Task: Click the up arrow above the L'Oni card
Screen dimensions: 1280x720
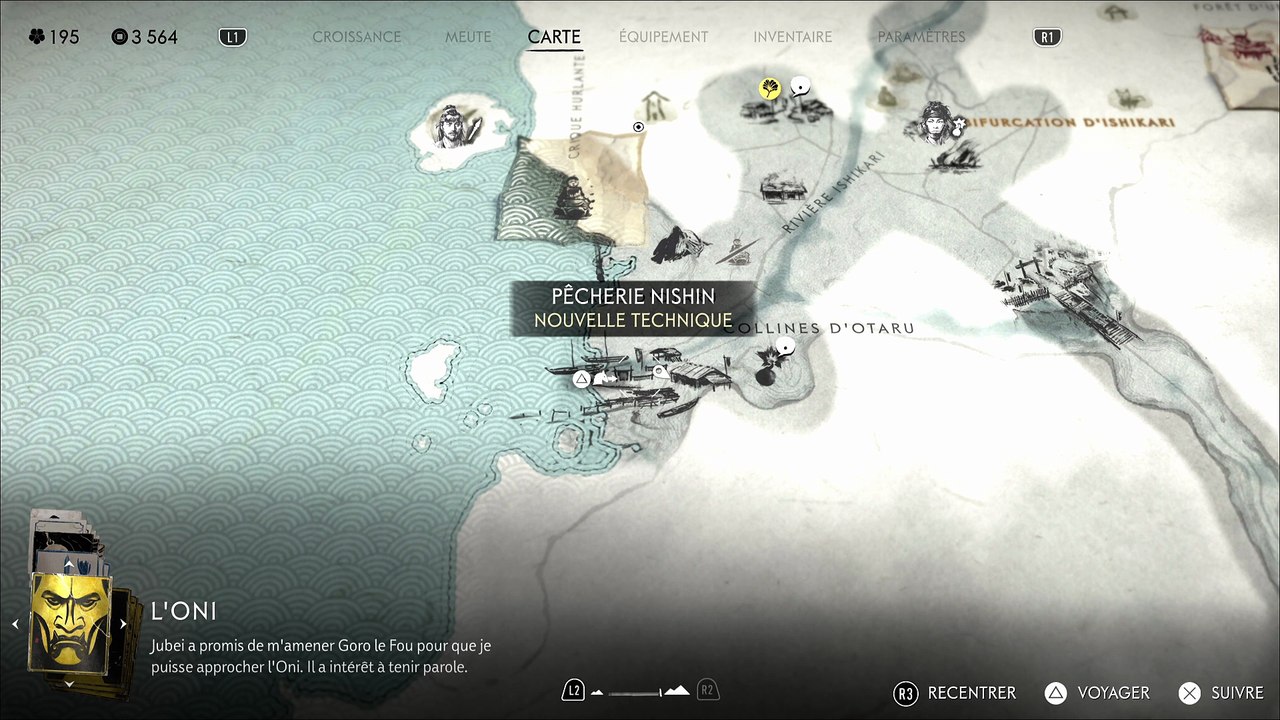Action: pyautogui.click(x=69, y=565)
